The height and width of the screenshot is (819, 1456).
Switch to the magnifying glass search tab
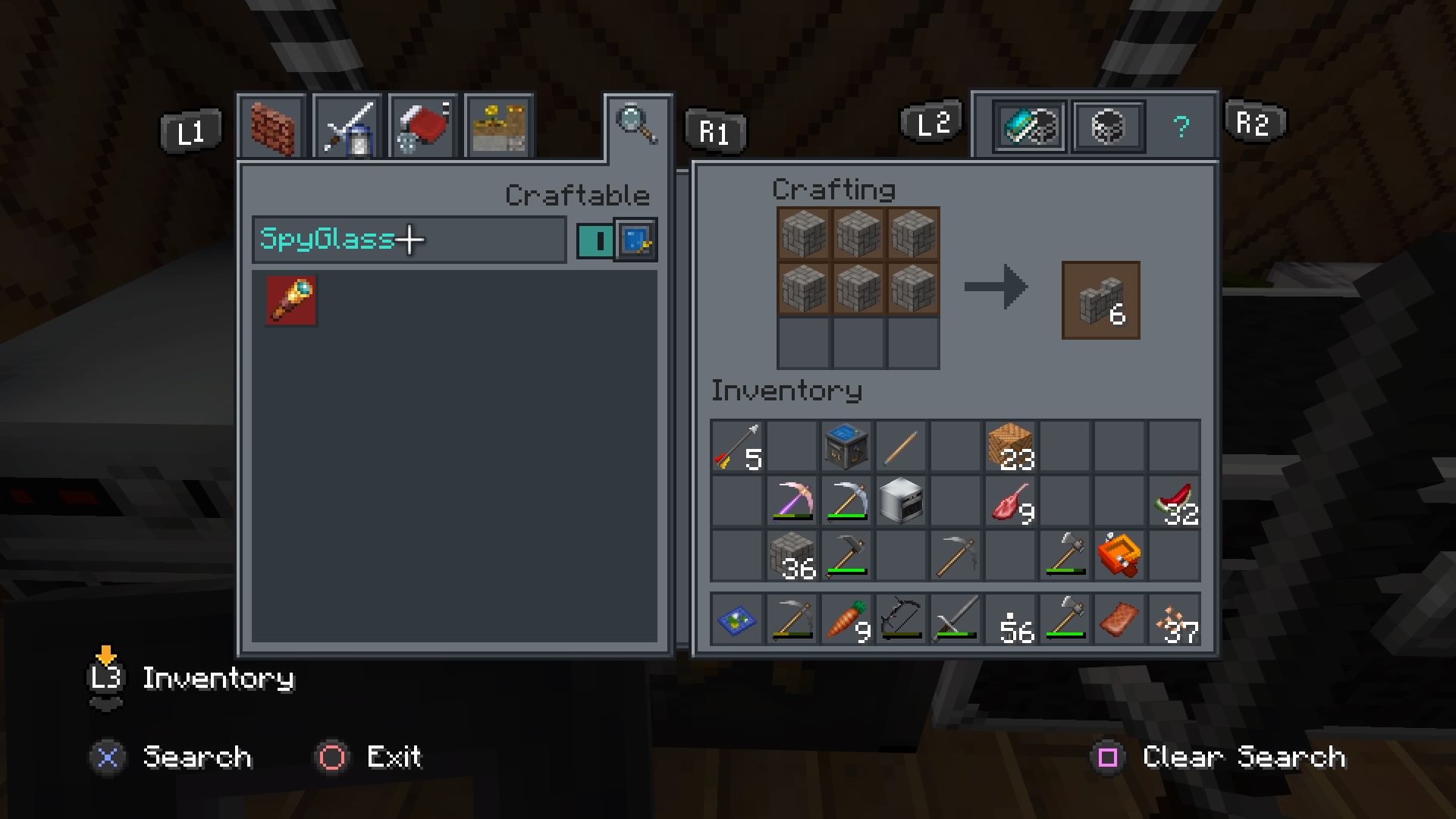click(637, 124)
